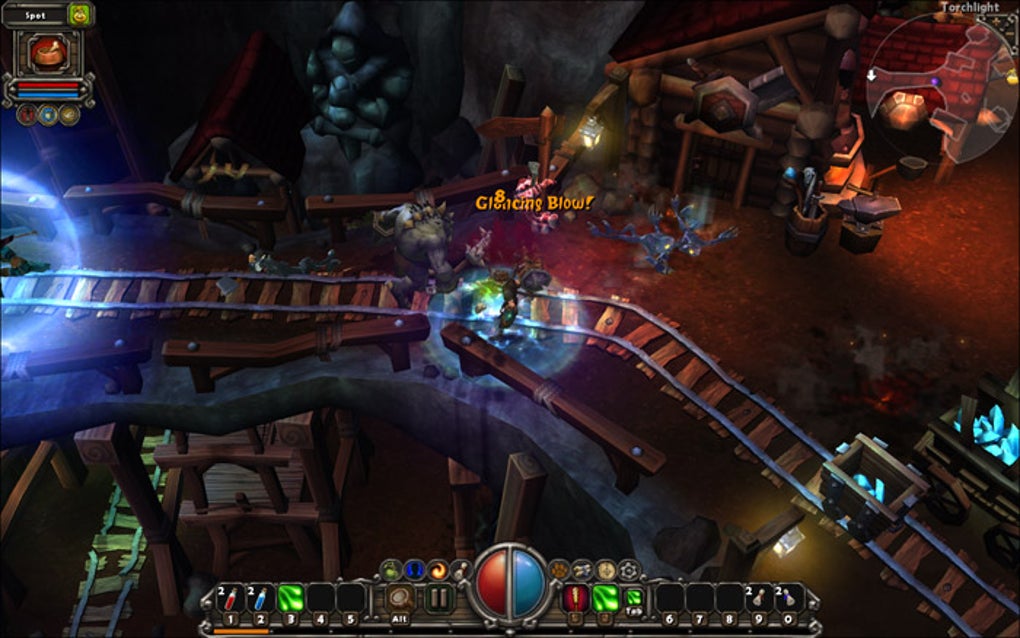1020x638 pixels.
Task: Use the potion flask in slot 9
Action: click(758, 598)
